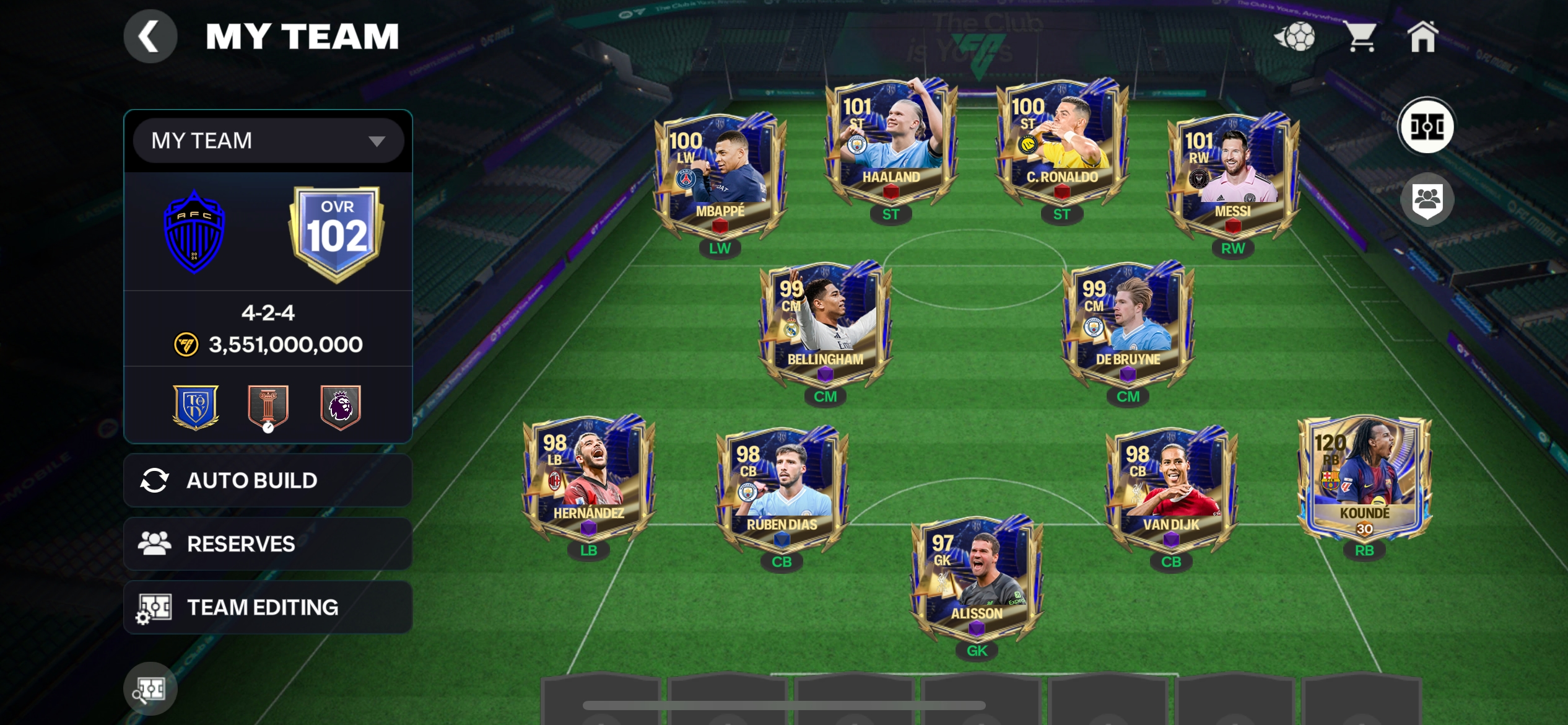Choose the C. Ronaldo player card

1061,143
